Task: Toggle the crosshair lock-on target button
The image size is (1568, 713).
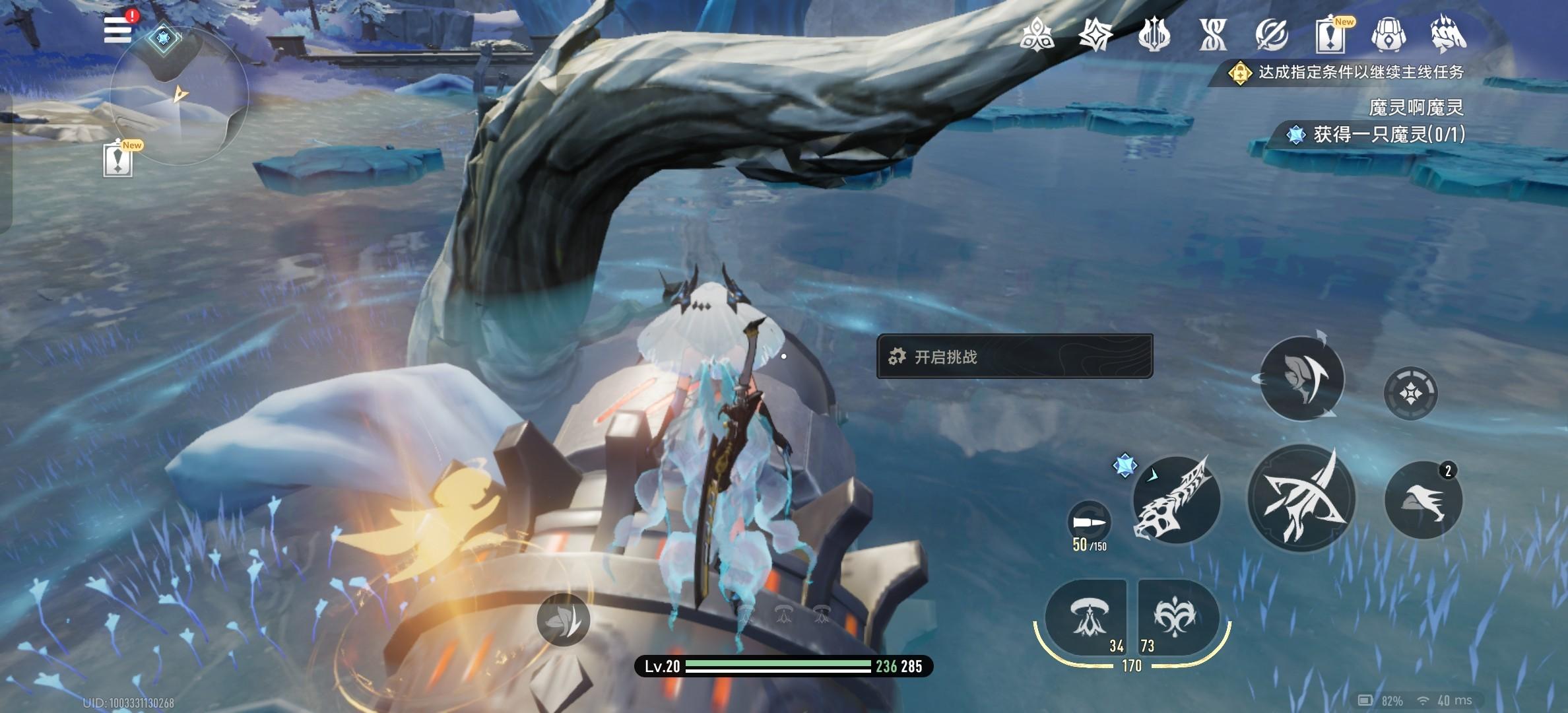Action: point(1410,393)
